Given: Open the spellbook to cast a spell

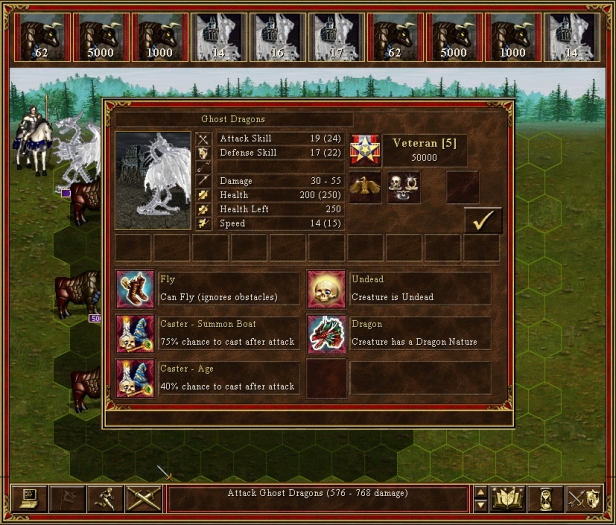Looking at the screenshot, I should (509, 498).
